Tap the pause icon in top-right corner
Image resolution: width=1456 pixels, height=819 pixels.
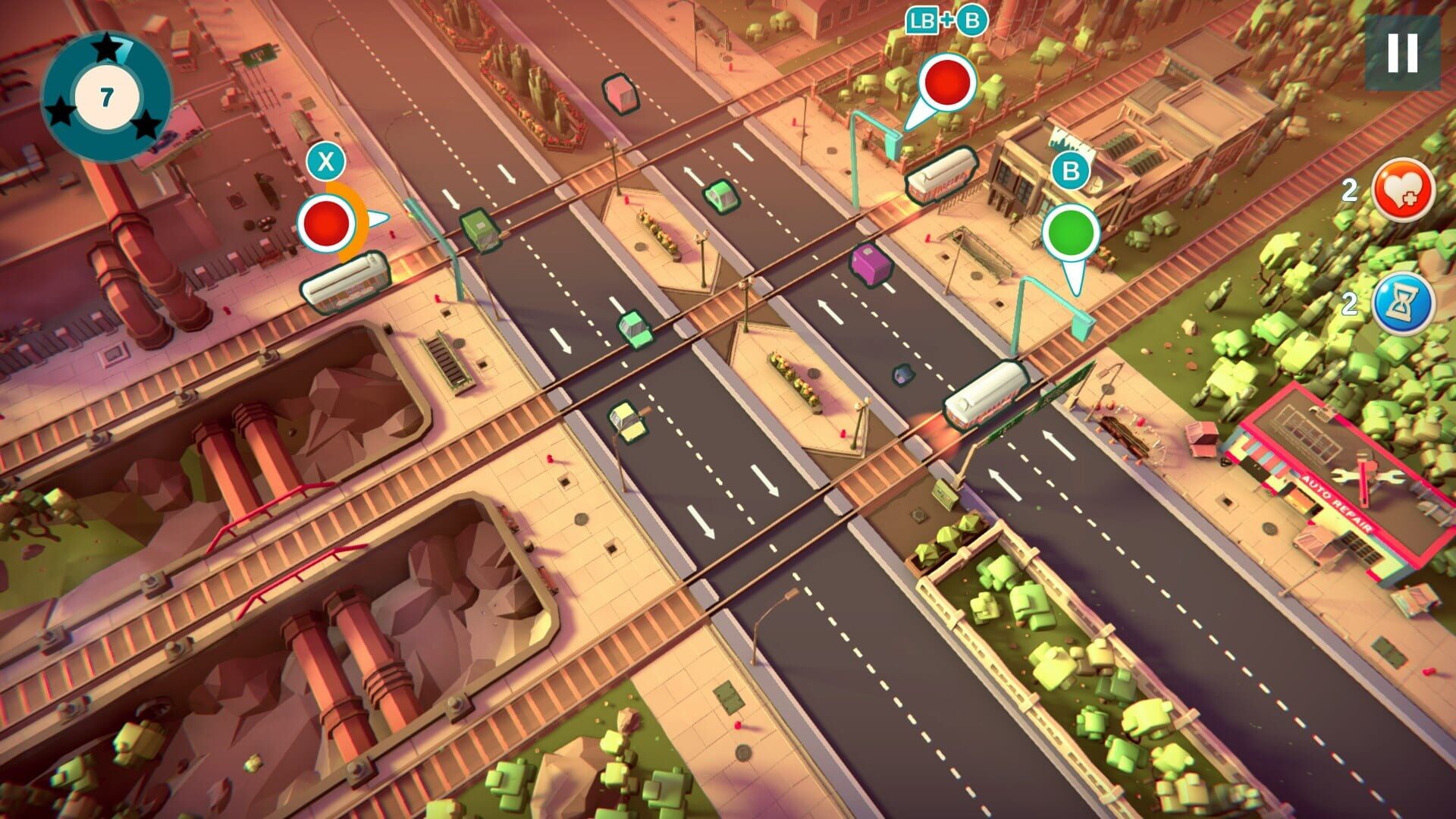pyautogui.click(x=1401, y=52)
